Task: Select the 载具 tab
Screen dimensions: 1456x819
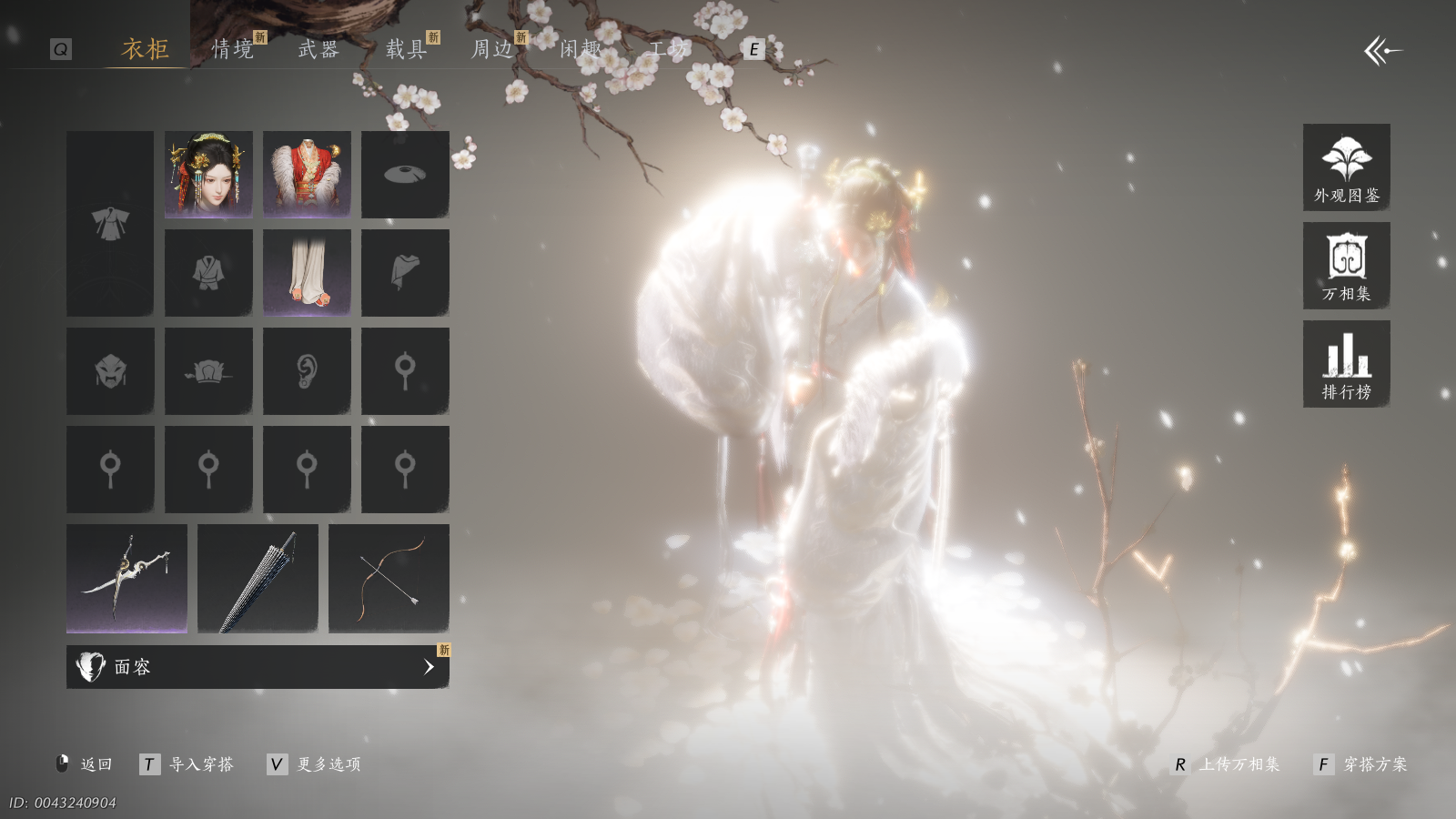Action: 406,49
